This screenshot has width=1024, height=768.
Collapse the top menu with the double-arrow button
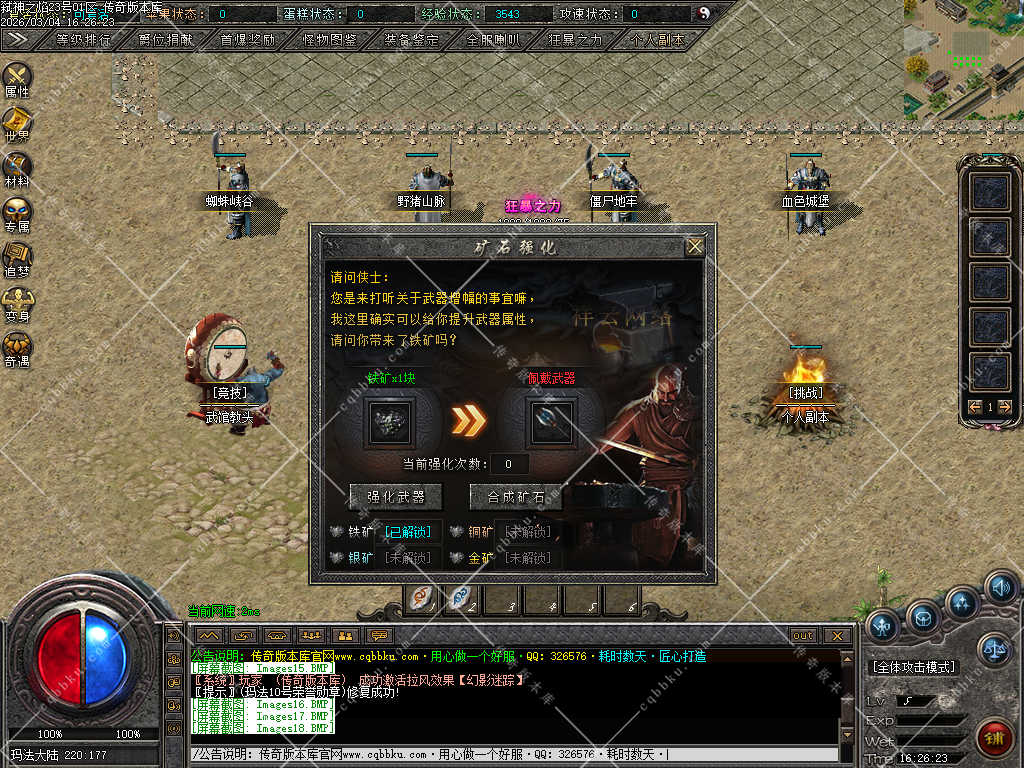pos(16,39)
